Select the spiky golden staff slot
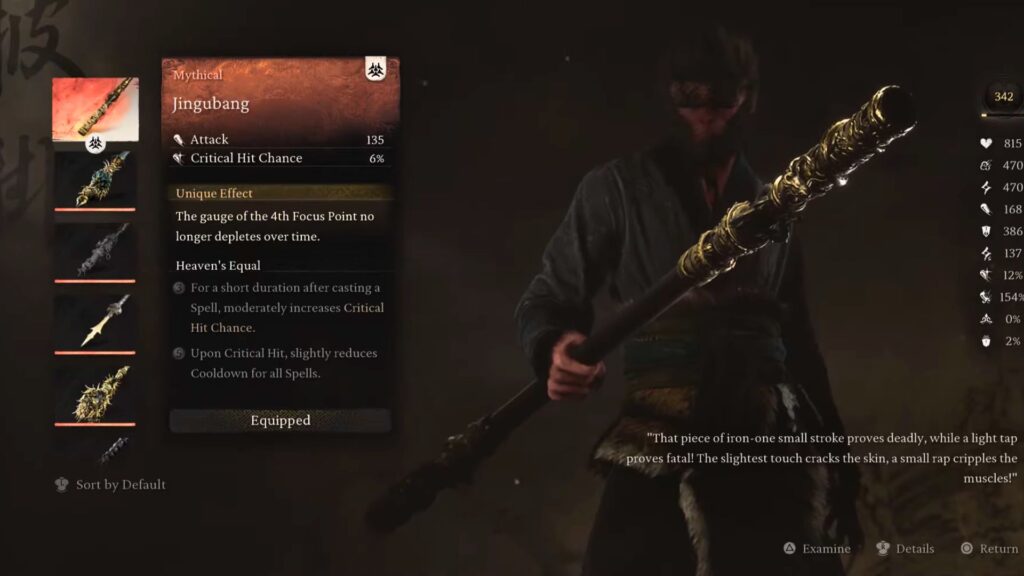Viewport: 1024px width, 576px height. pyautogui.click(x=95, y=392)
